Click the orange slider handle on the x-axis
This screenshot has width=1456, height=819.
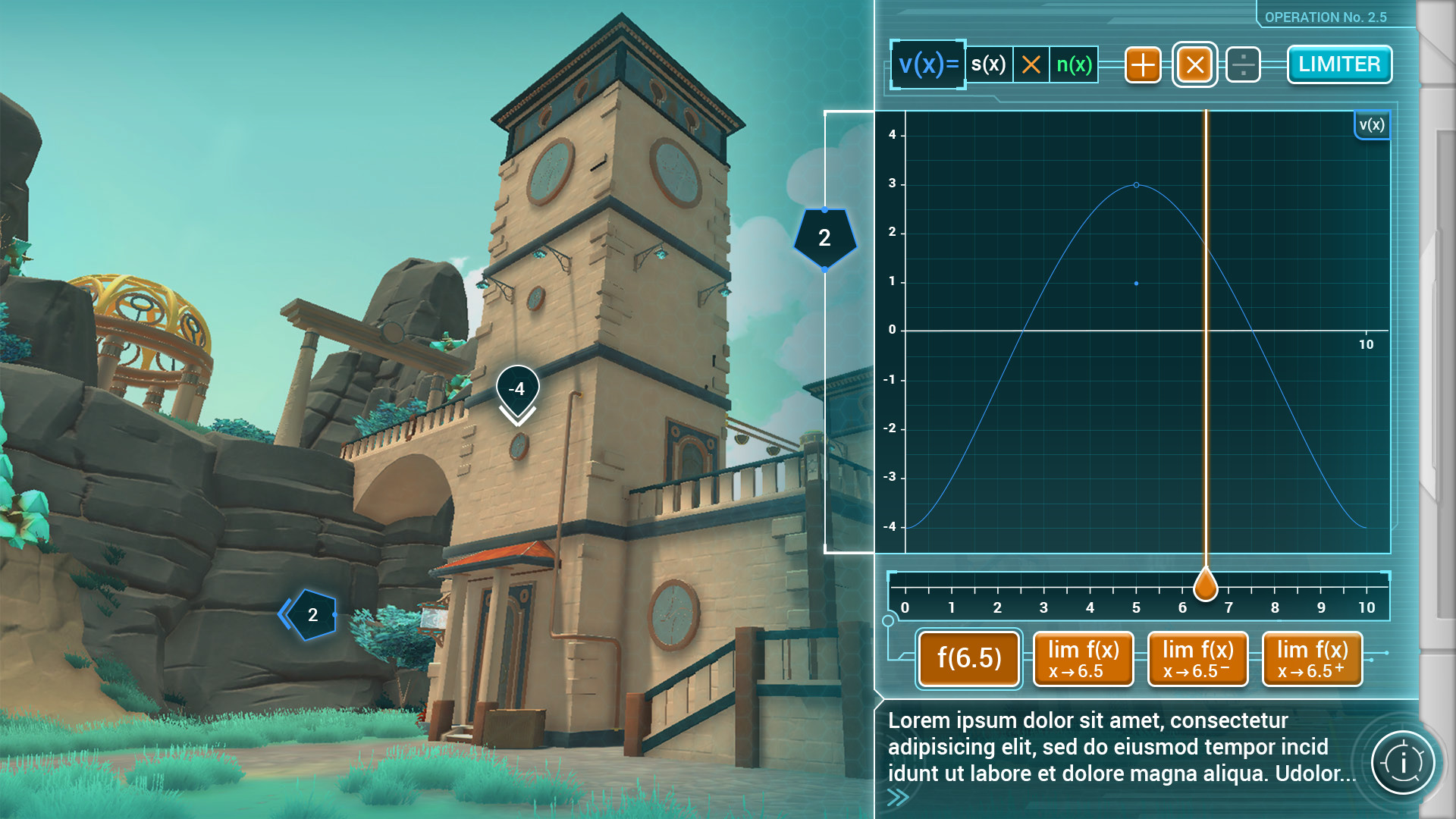pos(1205,585)
